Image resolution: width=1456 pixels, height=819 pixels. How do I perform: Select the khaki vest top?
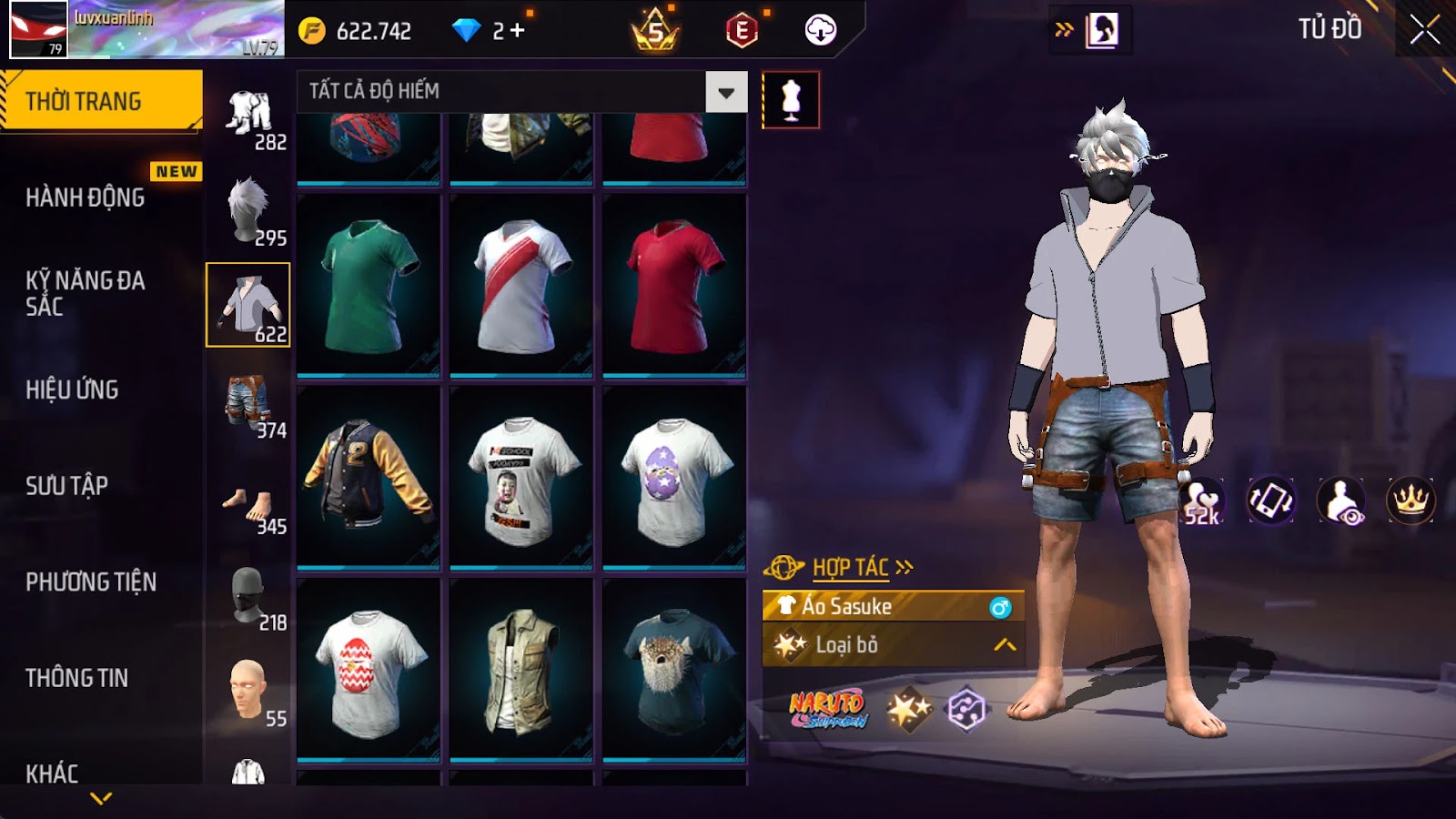tap(521, 670)
